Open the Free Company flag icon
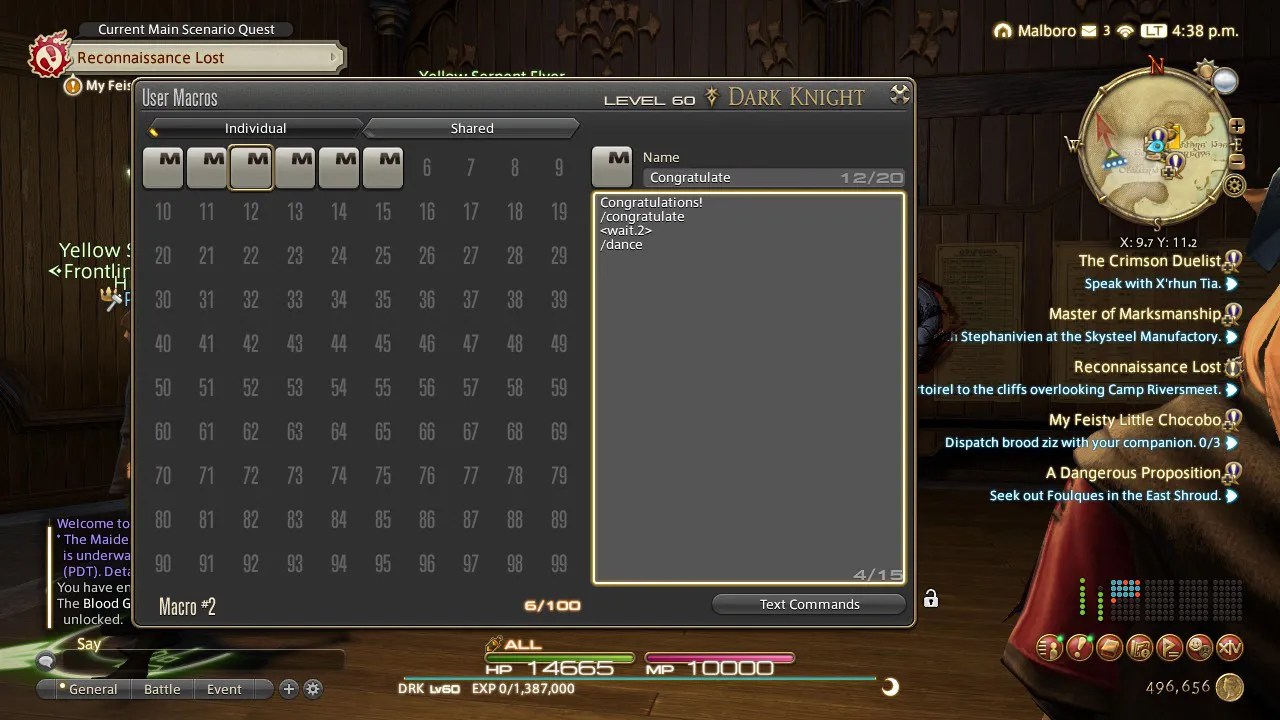The image size is (1280, 720). point(1167,648)
